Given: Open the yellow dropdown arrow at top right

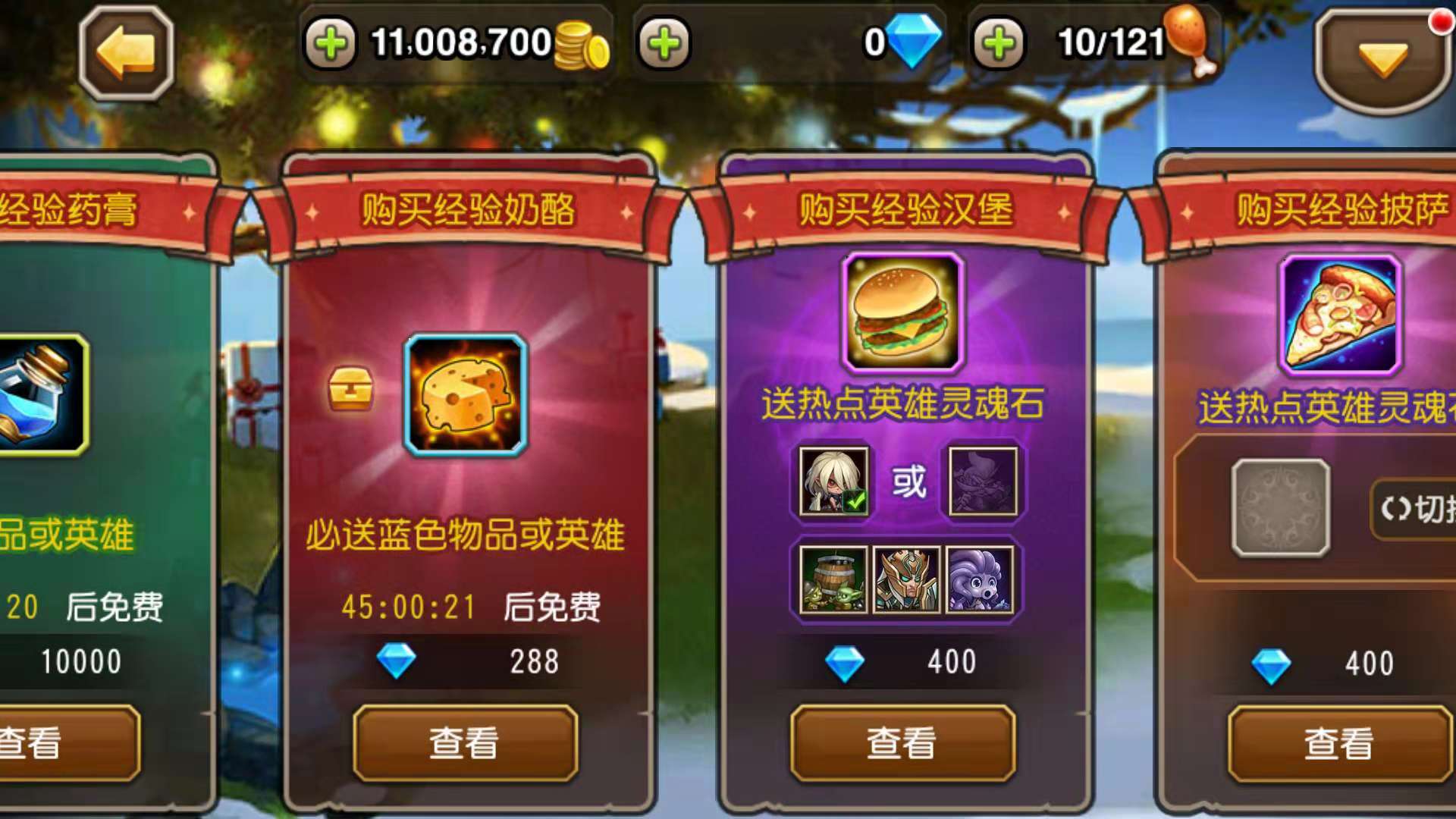Looking at the screenshot, I should pyautogui.click(x=1384, y=57).
